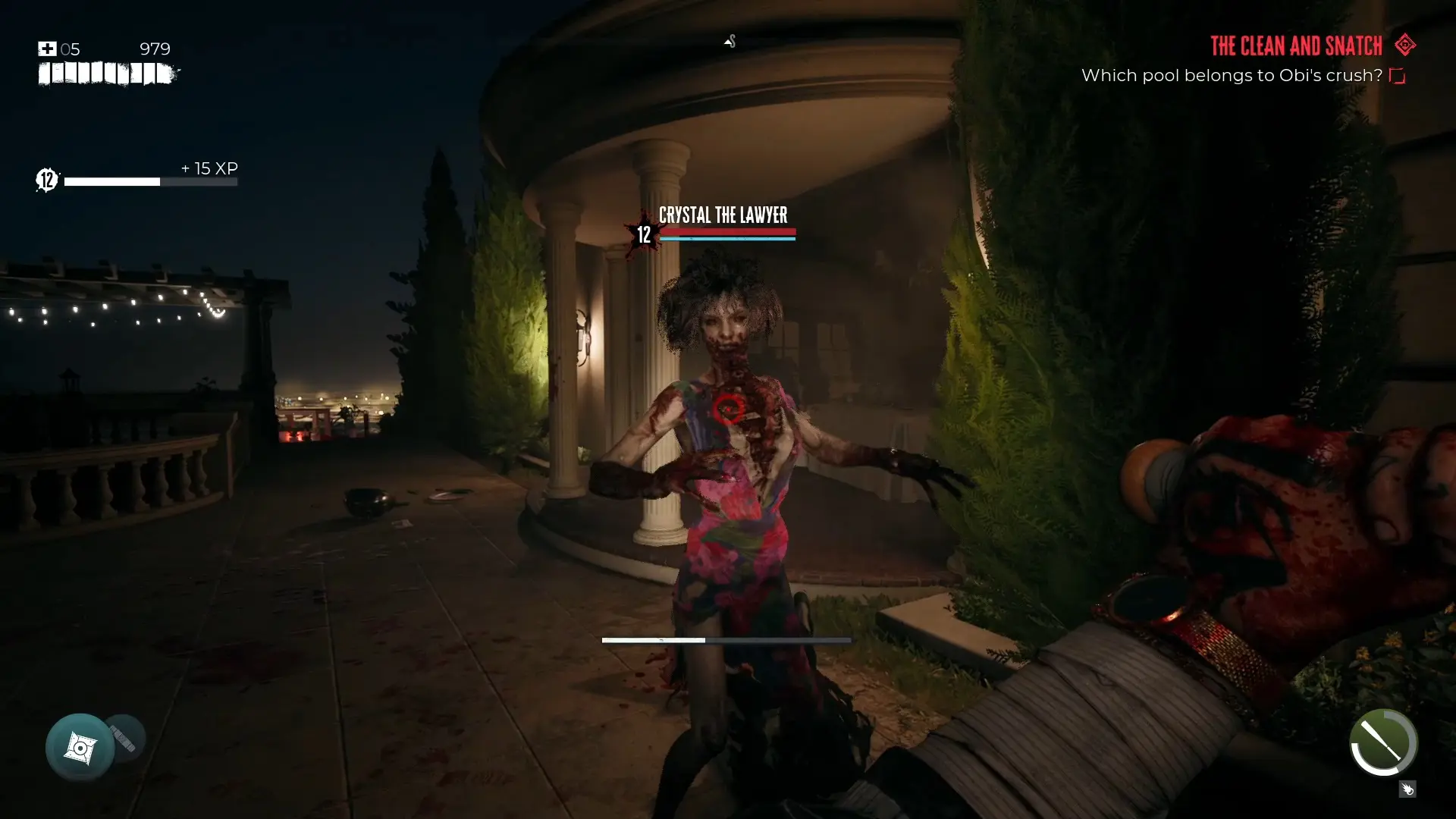Click the level 12 badge emblem
This screenshot has height=819, width=1456.
click(45, 180)
